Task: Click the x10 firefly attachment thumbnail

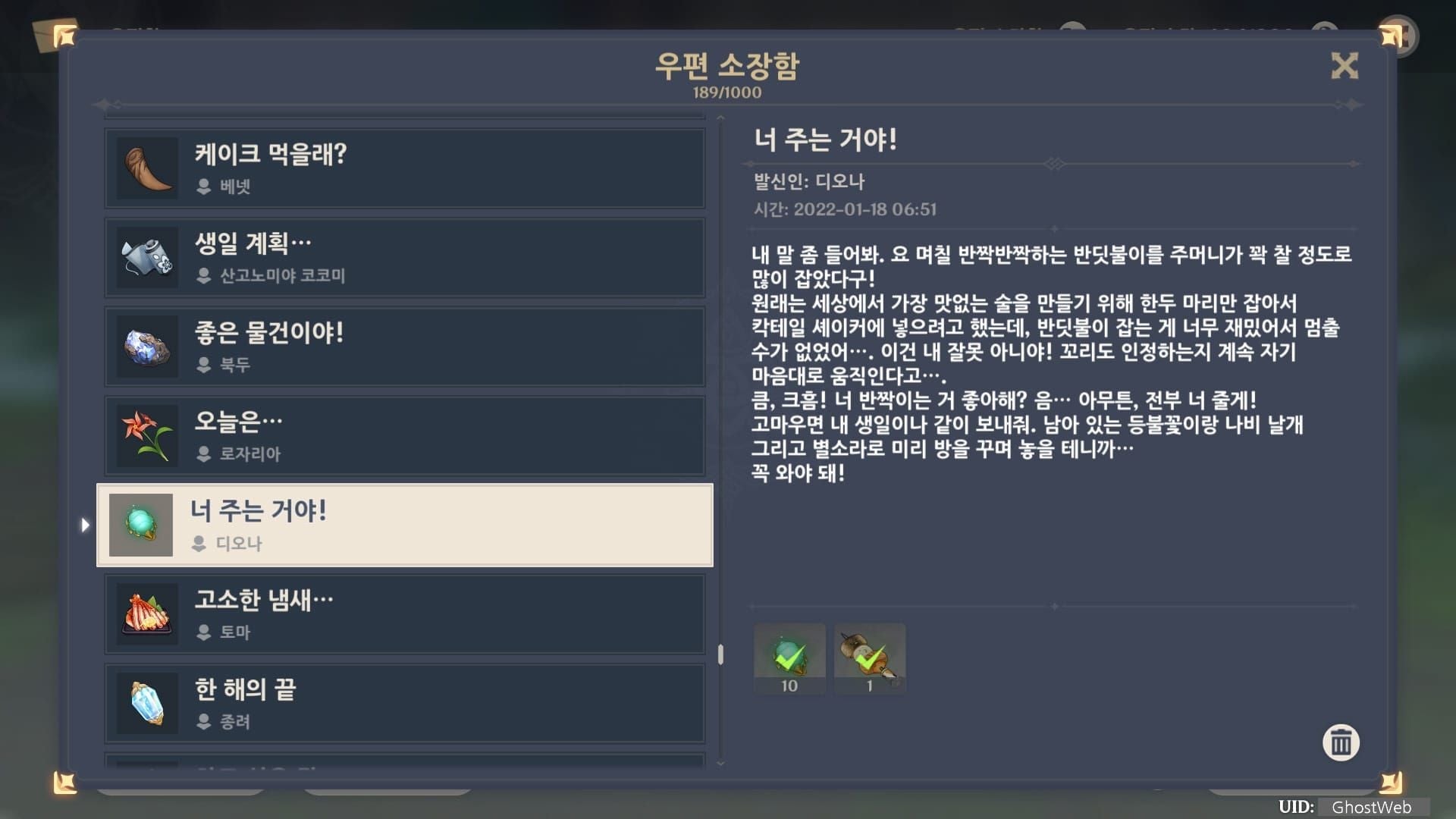Action: click(789, 657)
